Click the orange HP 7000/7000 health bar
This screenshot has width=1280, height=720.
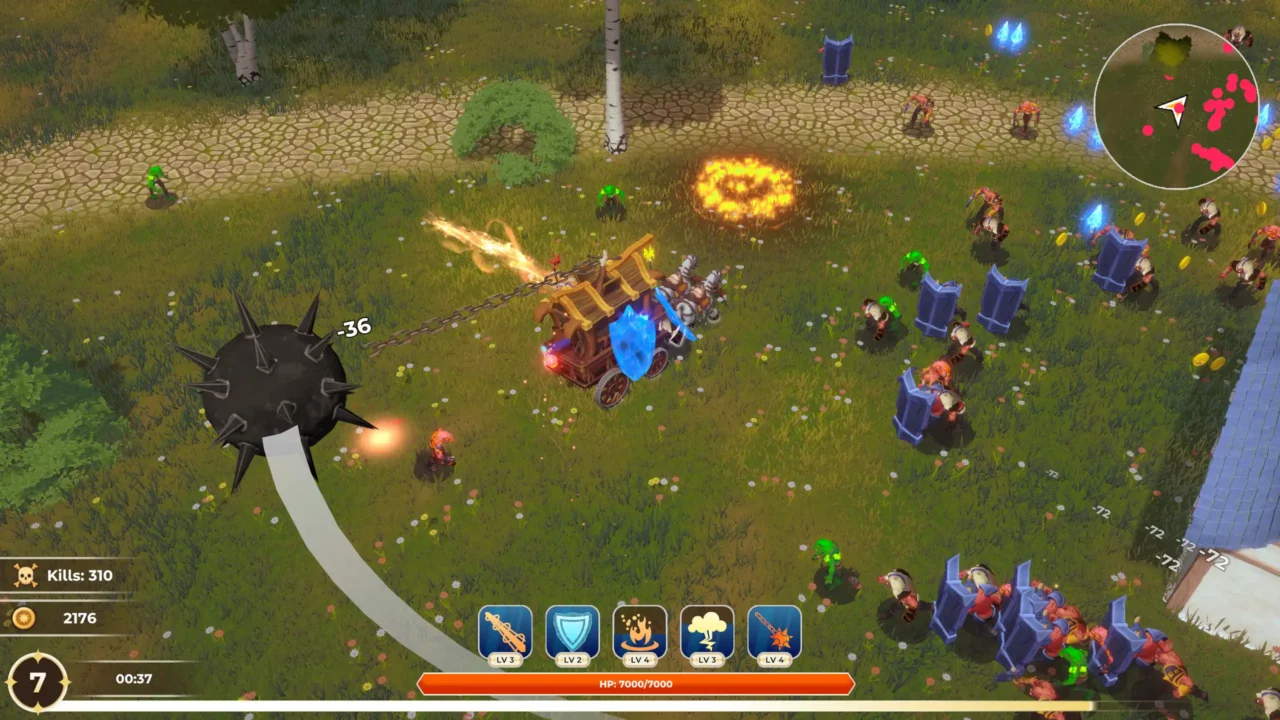click(637, 685)
